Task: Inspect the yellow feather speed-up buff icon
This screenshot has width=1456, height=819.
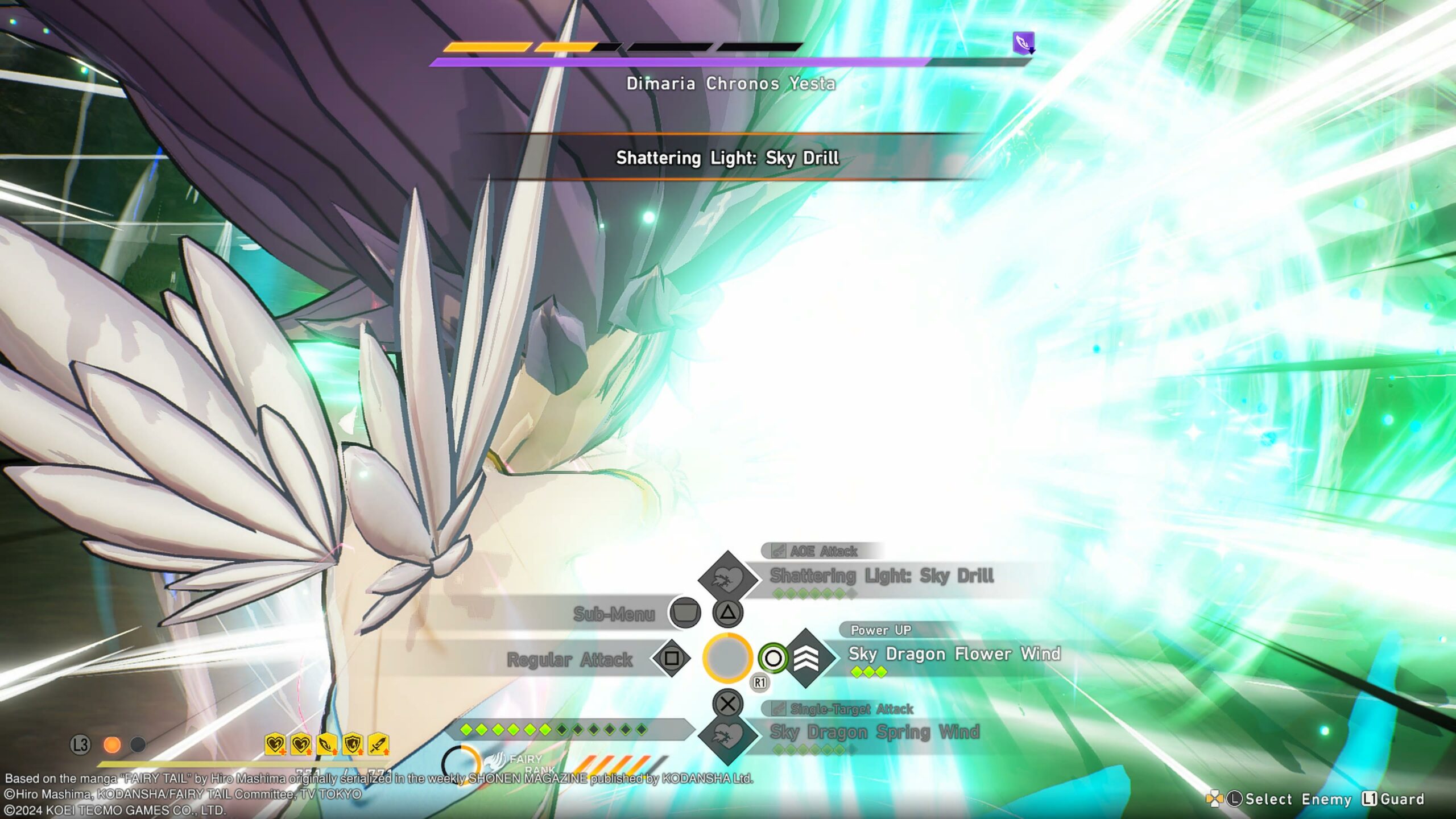Action: tap(327, 744)
